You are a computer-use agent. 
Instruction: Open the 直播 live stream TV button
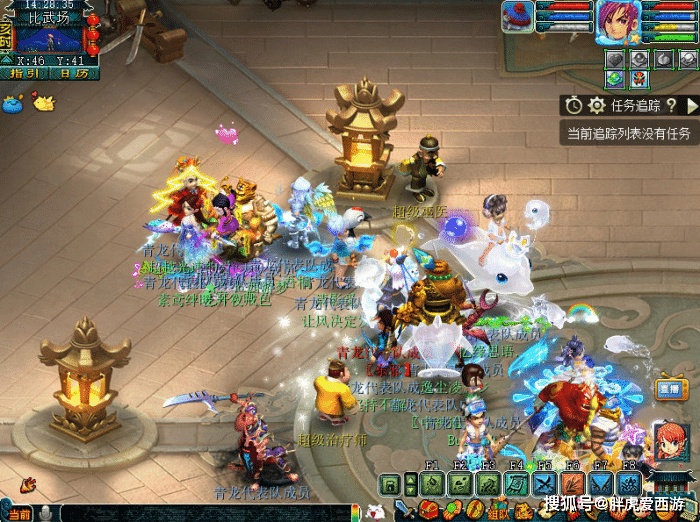pyautogui.click(x=670, y=386)
